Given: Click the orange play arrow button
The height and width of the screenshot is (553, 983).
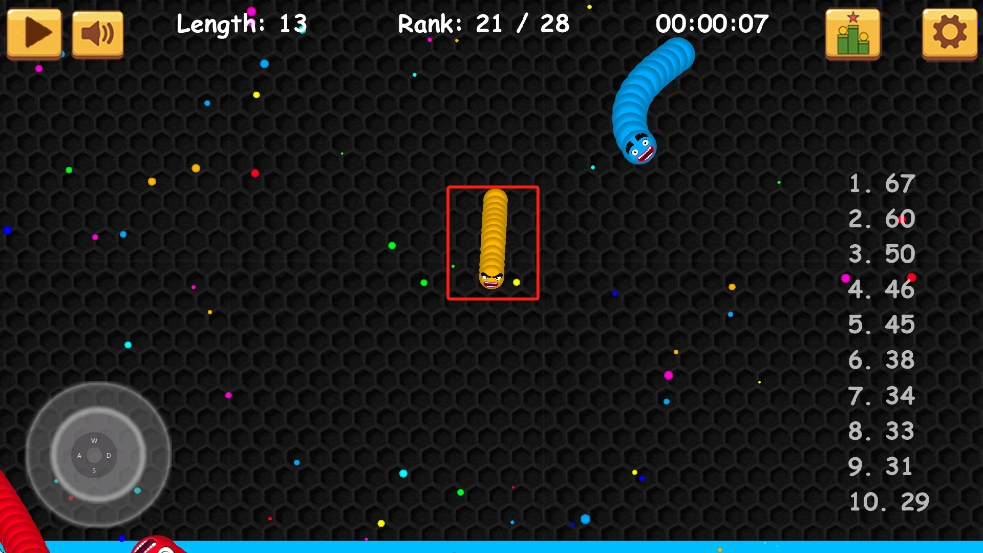Looking at the screenshot, I should pyautogui.click(x=34, y=34).
